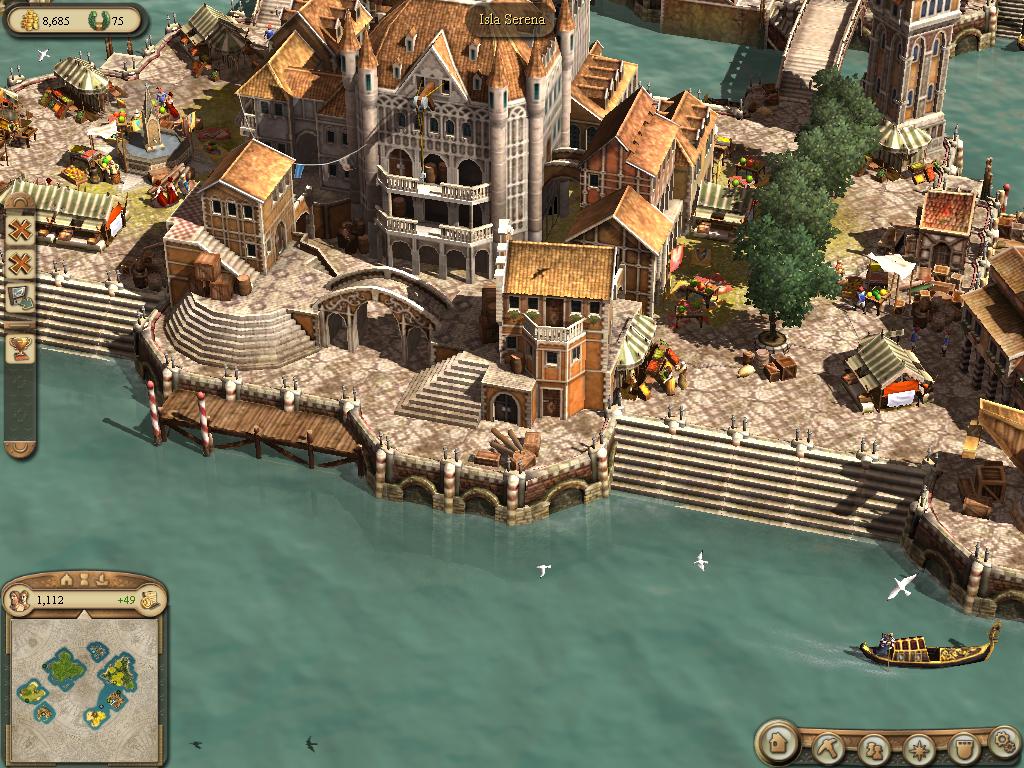Click the house icon above the minimap
The image size is (1024, 768).
coord(67,579)
